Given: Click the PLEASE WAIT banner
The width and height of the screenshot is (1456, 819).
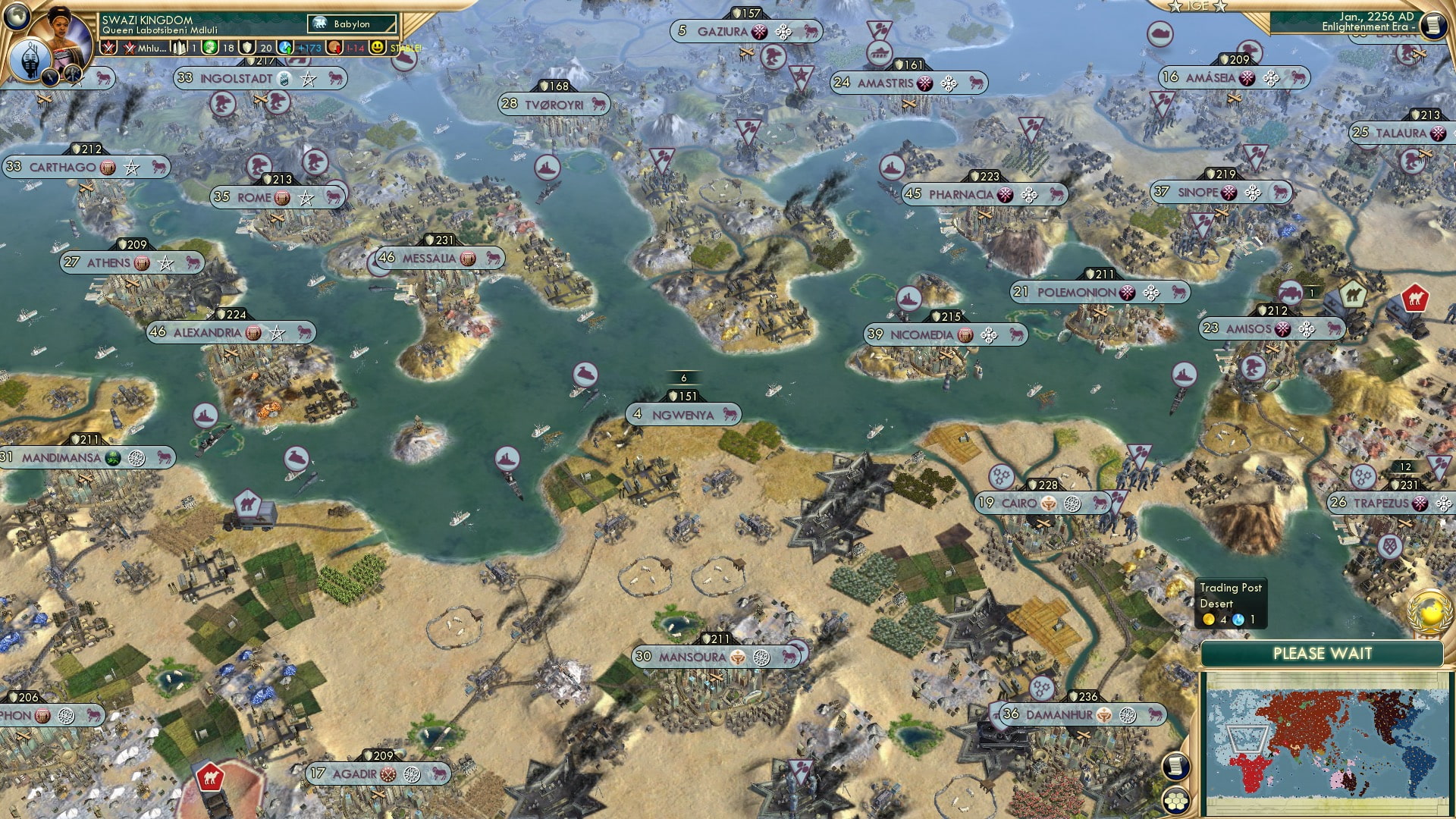Looking at the screenshot, I should click(x=1325, y=654).
